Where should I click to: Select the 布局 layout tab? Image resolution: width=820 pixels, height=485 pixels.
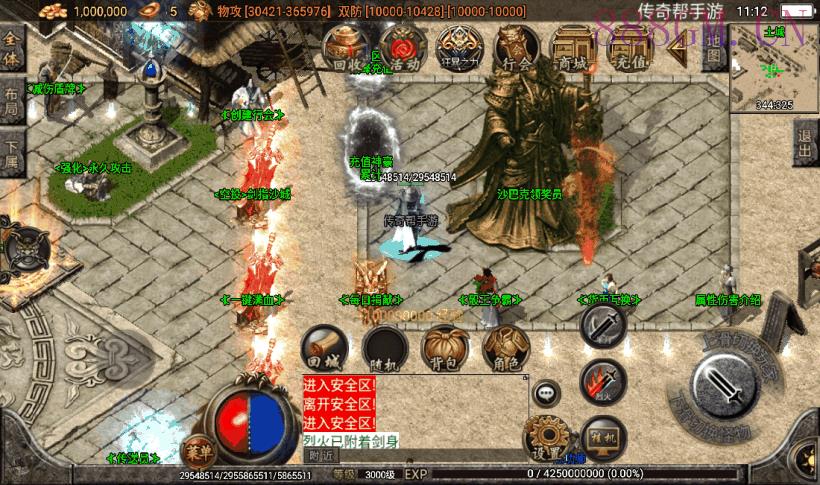(x=11, y=100)
